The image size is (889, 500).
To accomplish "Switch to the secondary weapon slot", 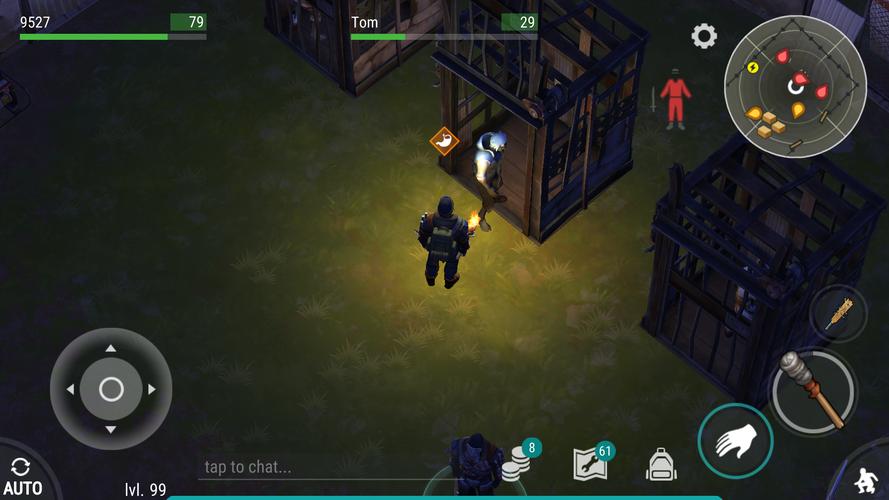I will pos(838,314).
